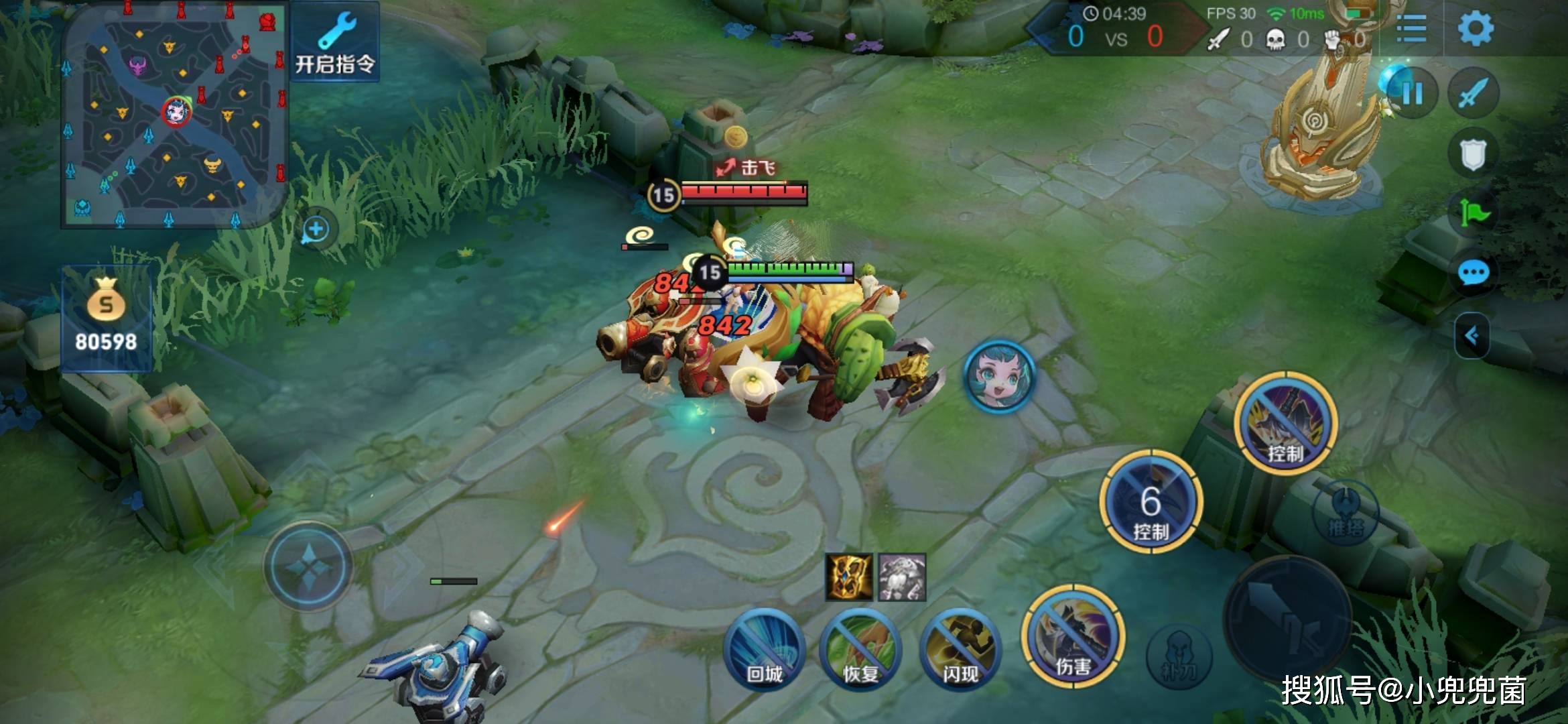Send the green flag rally signal
The height and width of the screenshot is (724, 1568).
click(x=1474, y=214)
